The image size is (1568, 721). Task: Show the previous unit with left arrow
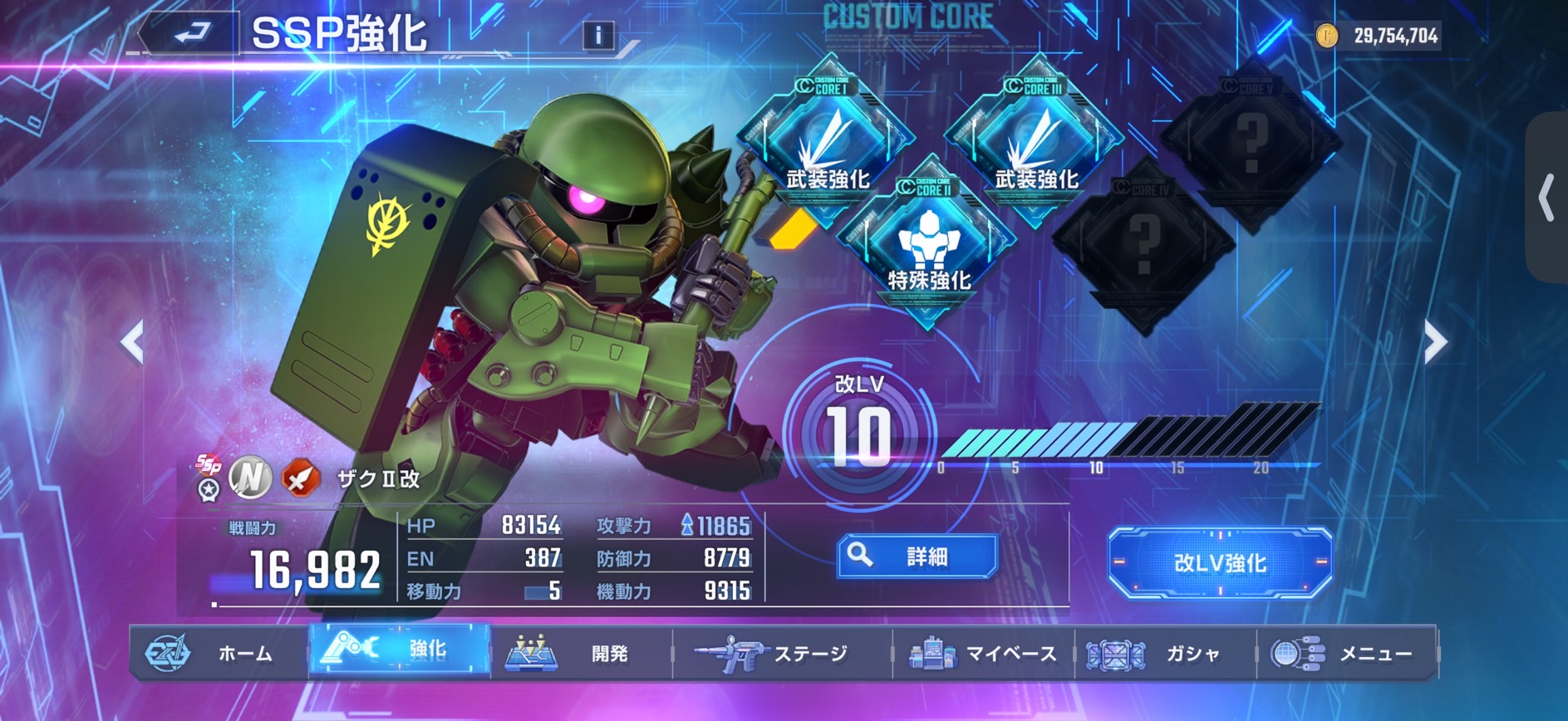tap(133, 341)
